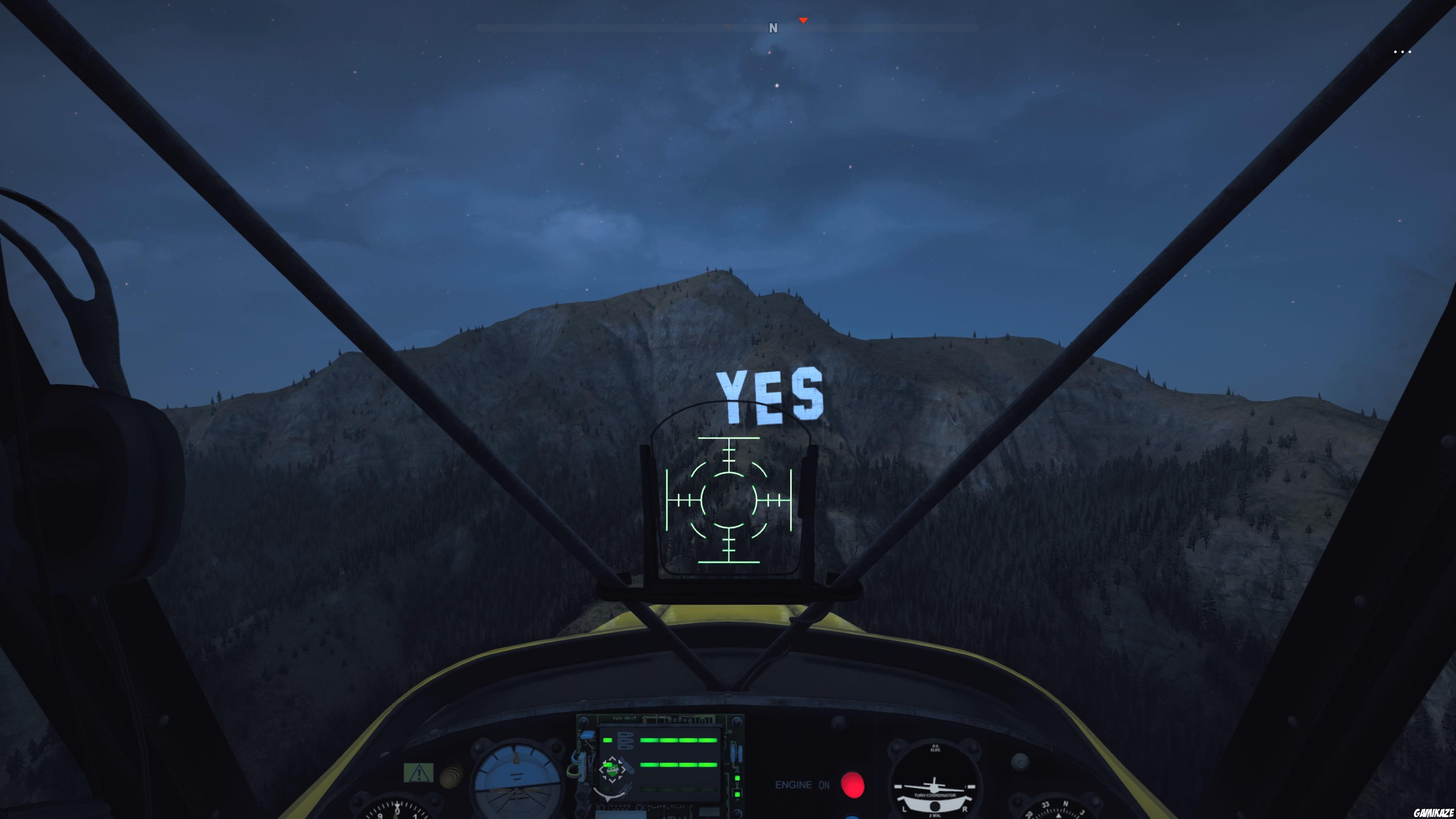This screenshot has height=819, width=1456.
Task: Open the ellipsis menu in the top-right corner
Action: tap(1403, 52)
